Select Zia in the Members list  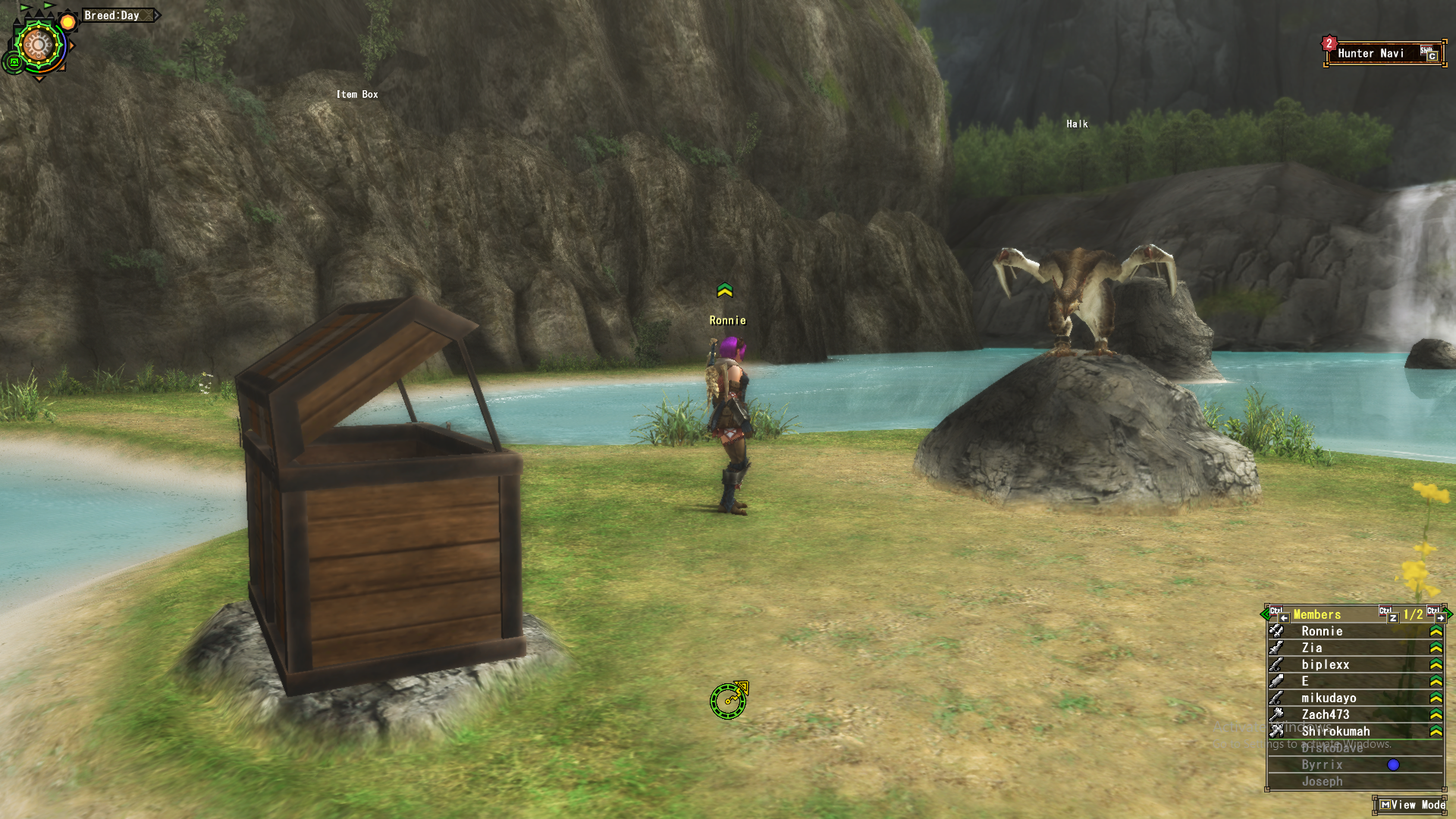[x=1312, y=648]
